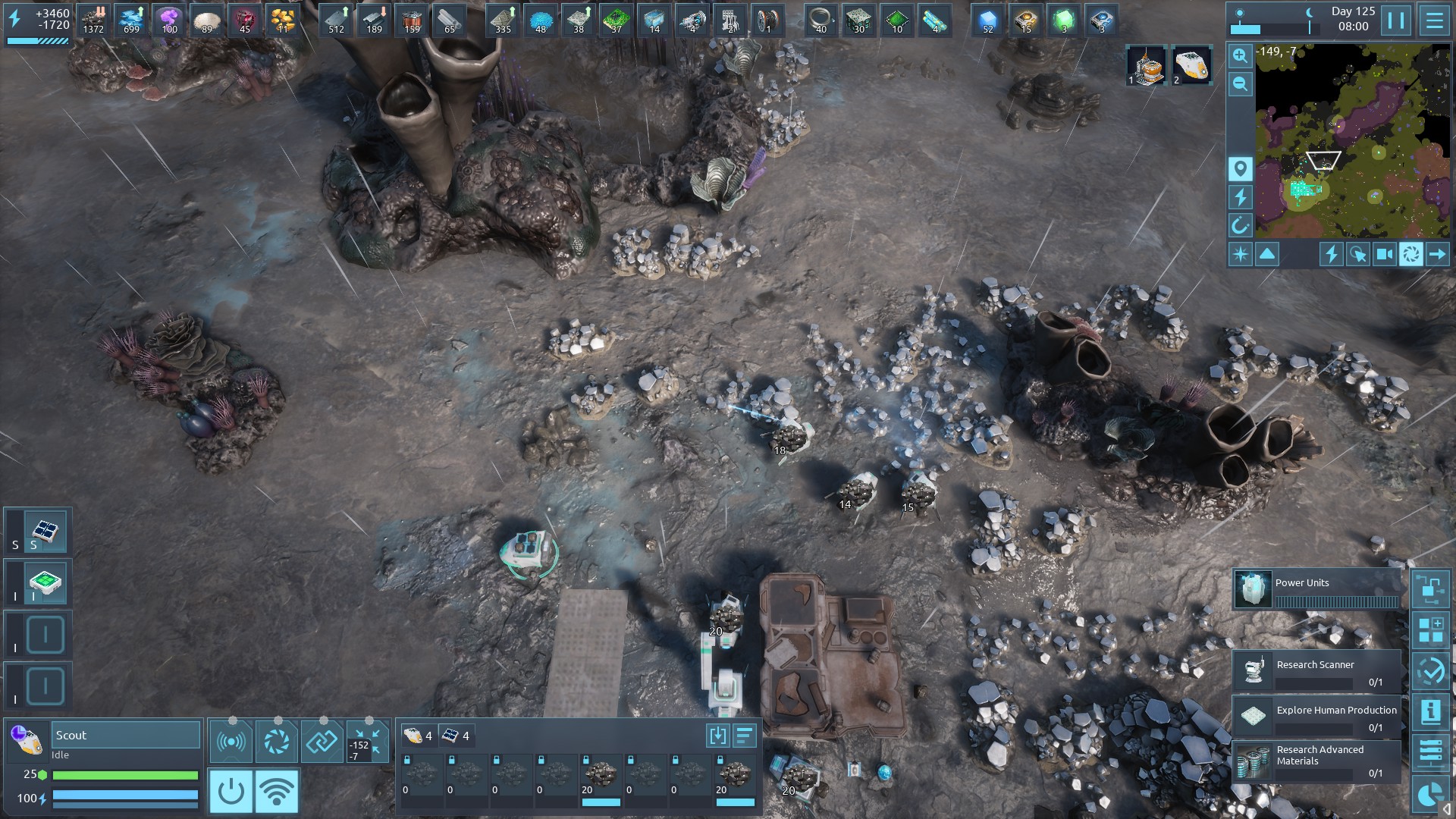Select the Research Advanced Materials objective

tap(1316, 761)
